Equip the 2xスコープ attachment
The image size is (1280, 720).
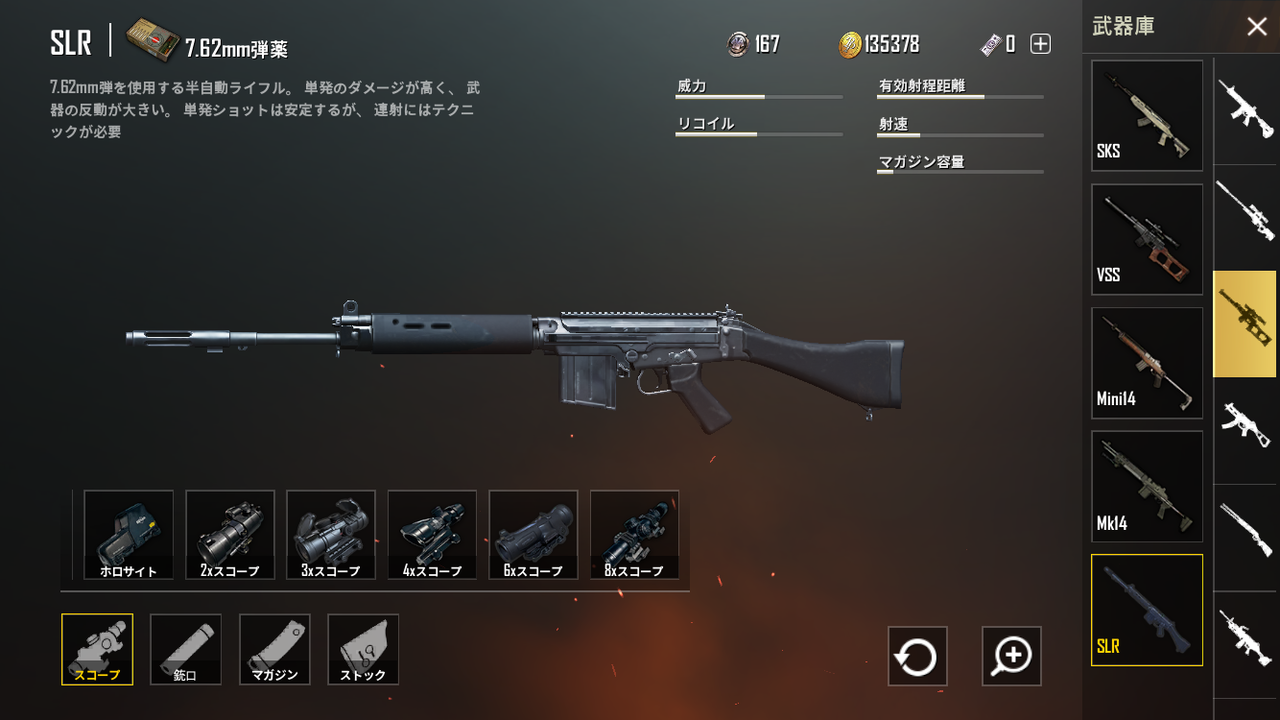click(x=230, y=534)
